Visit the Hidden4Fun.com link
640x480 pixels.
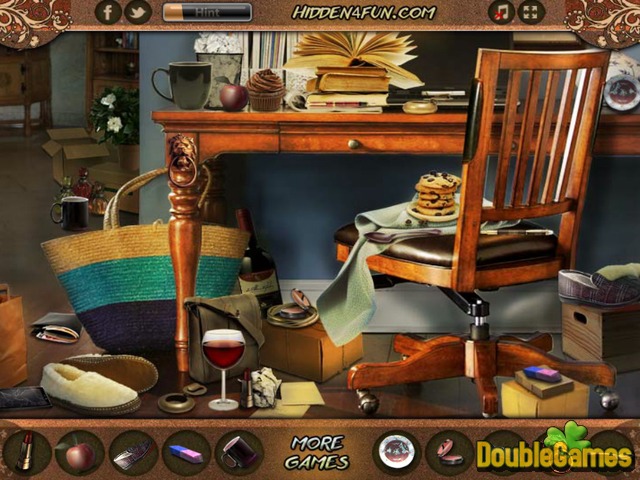point(364,12)
